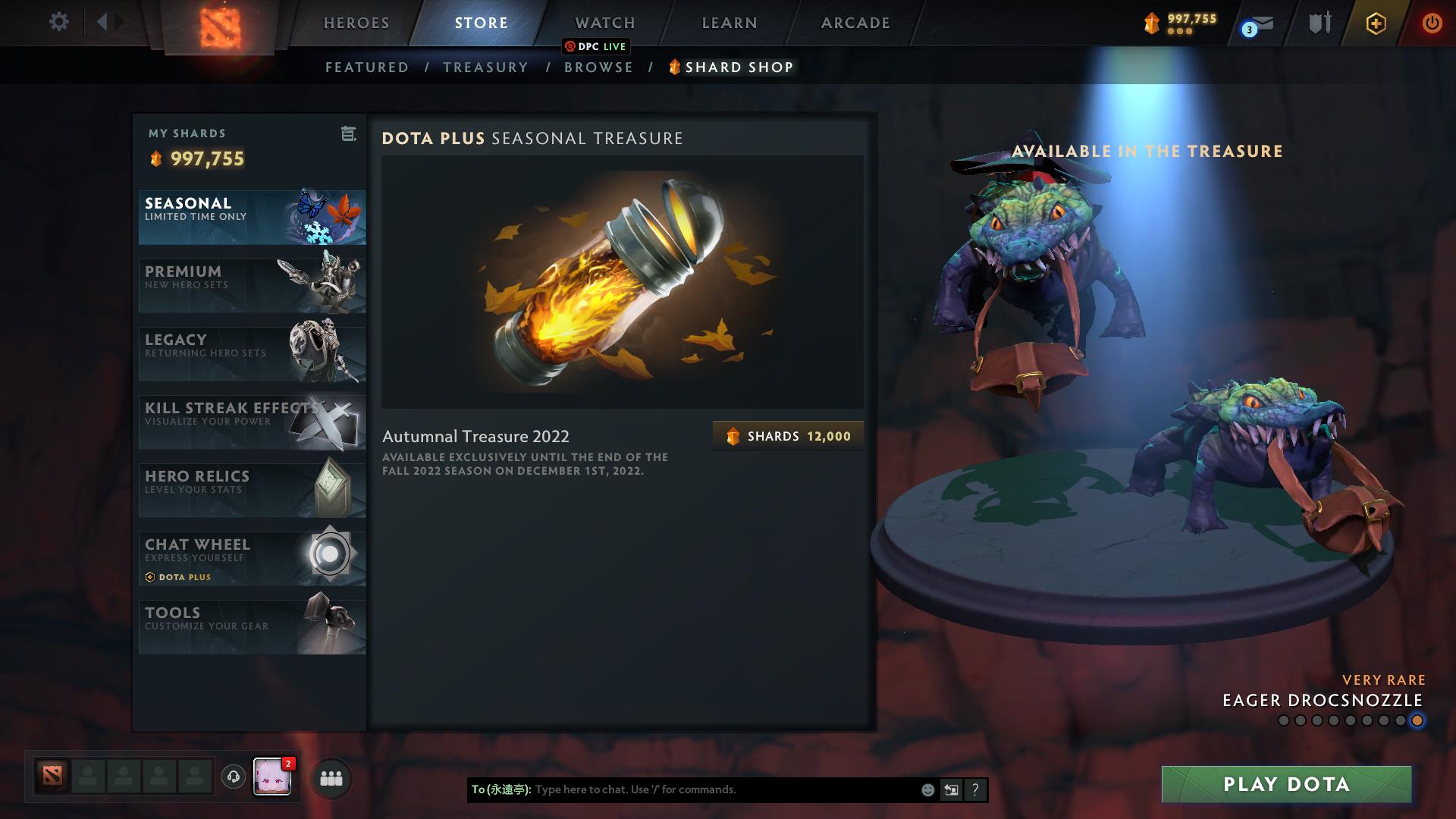Open the SHARD SHOP section
The image size is (1456, 819).
730,67
